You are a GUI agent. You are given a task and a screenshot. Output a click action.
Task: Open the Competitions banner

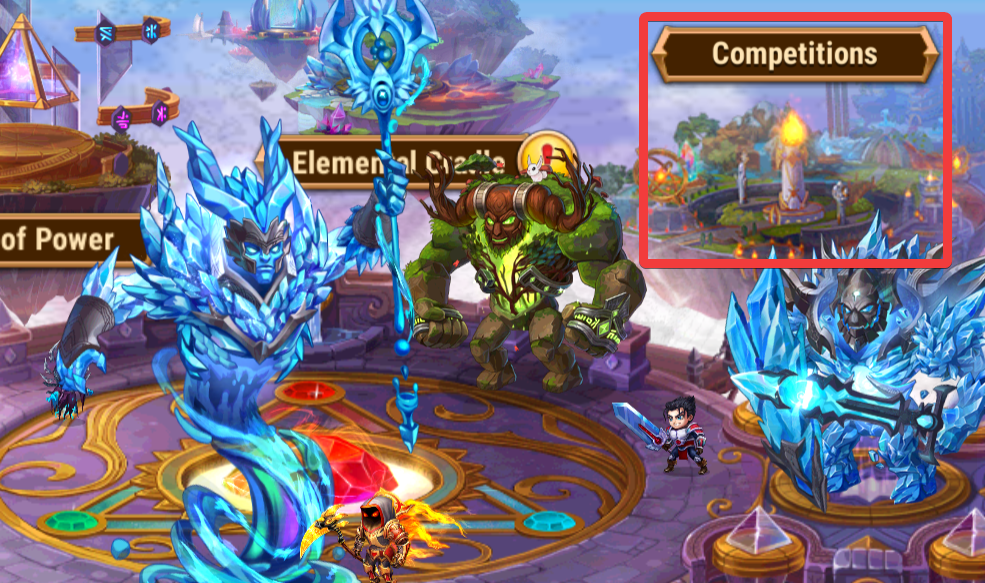point(794,53)
